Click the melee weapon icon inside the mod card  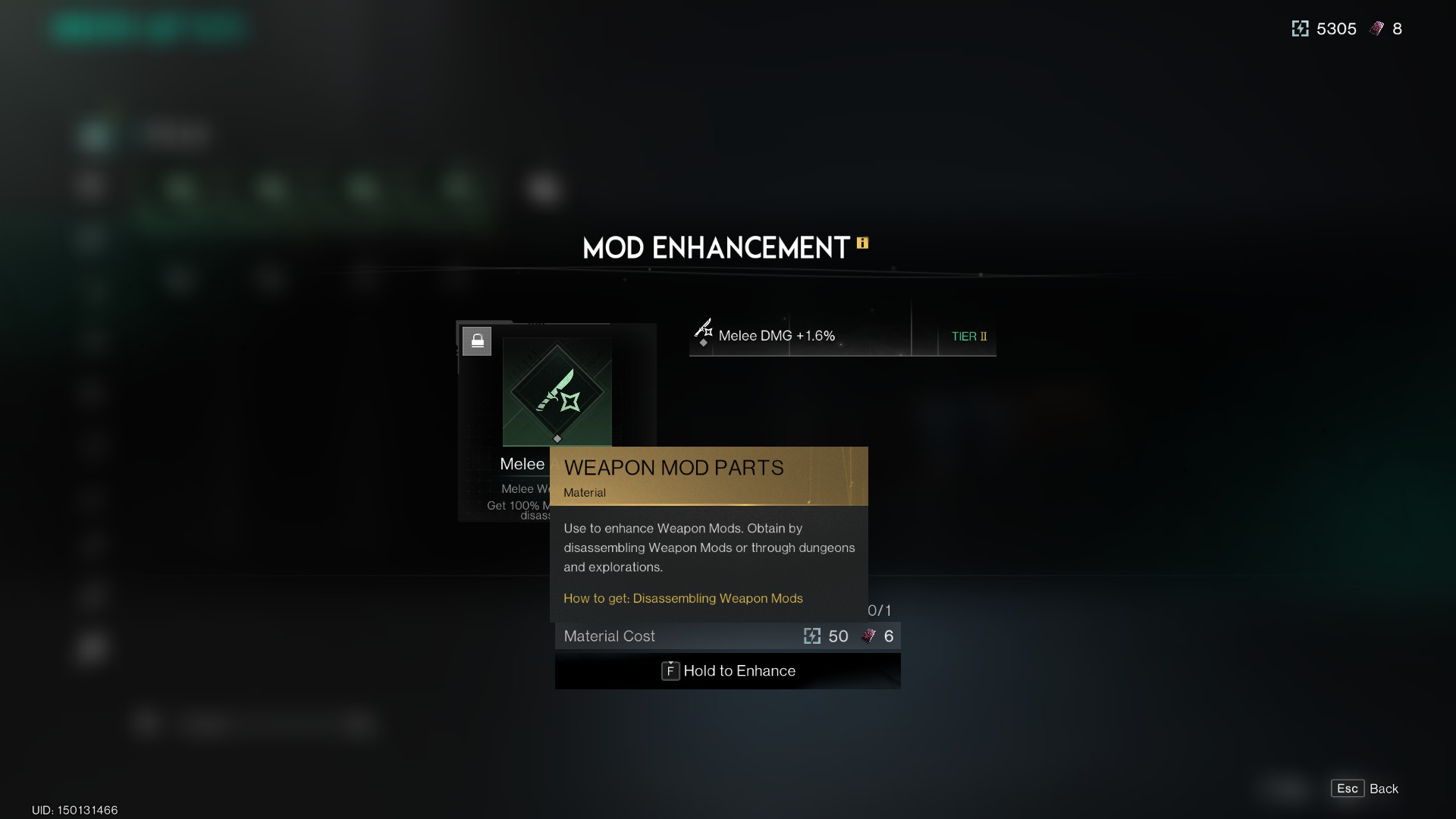point(557,391)
